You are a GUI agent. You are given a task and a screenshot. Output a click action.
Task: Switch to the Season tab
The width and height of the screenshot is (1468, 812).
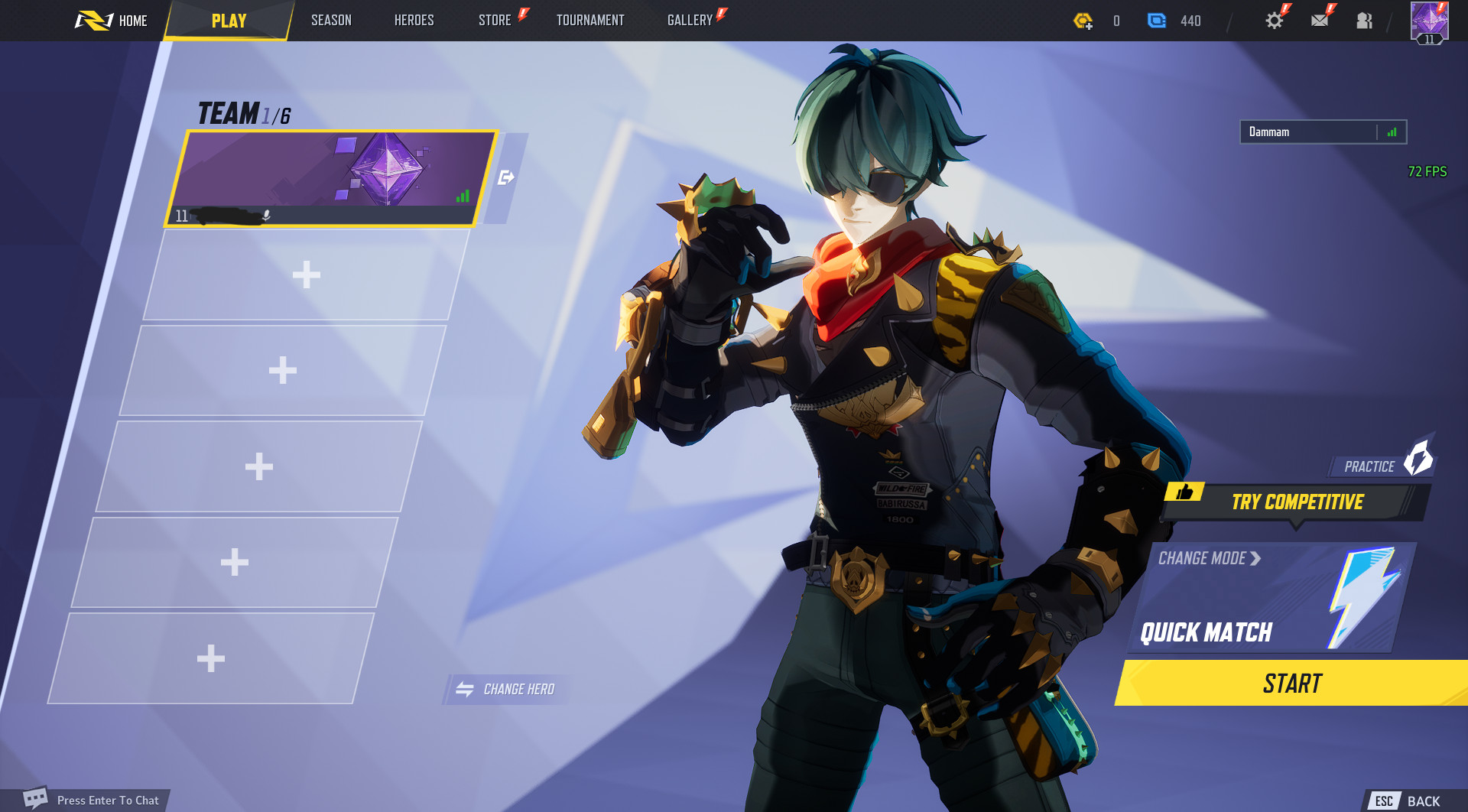click(x=331, y=21)
